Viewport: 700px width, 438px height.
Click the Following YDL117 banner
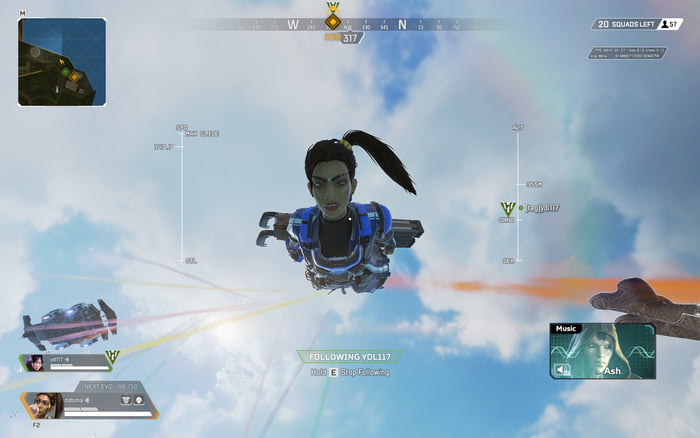coord(350,356)
